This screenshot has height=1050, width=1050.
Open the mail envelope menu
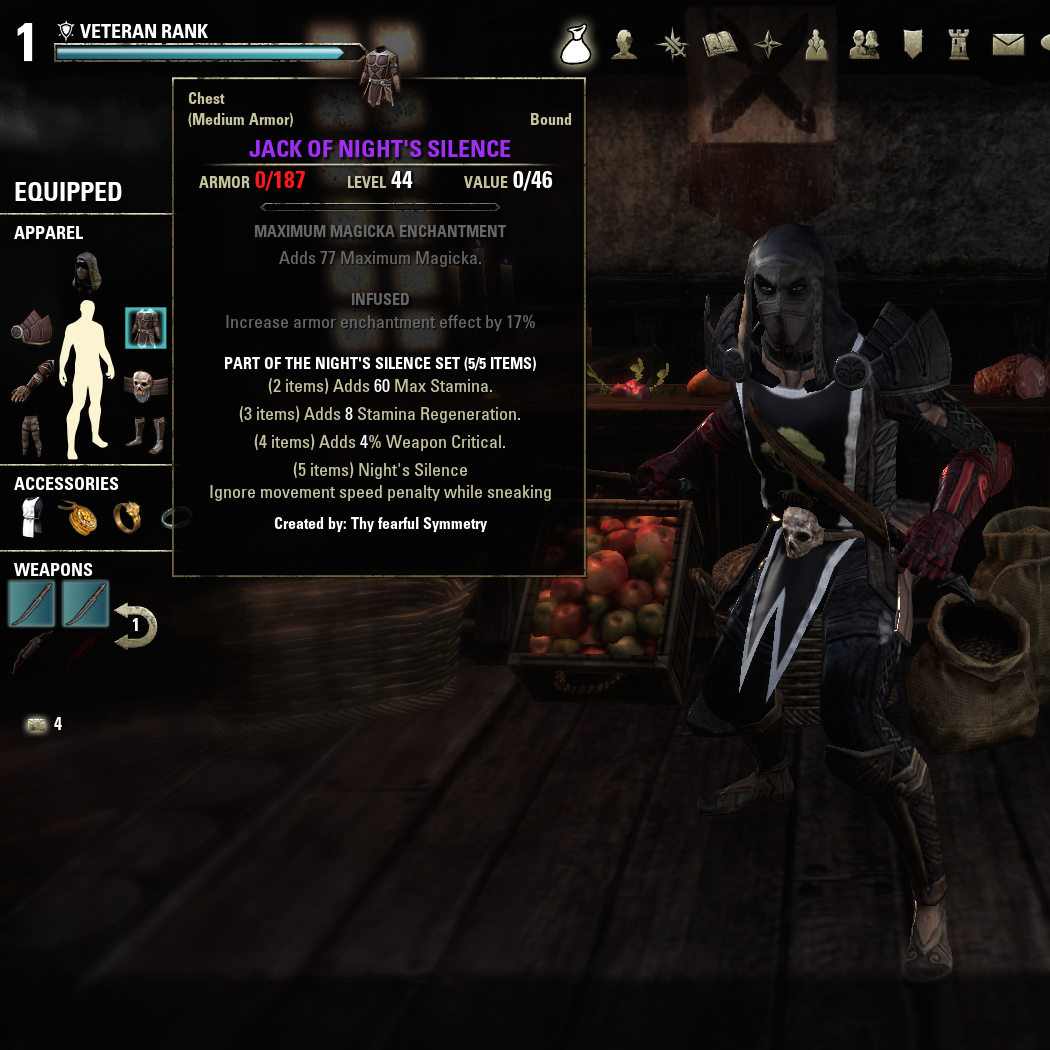tap(1008, 45)
